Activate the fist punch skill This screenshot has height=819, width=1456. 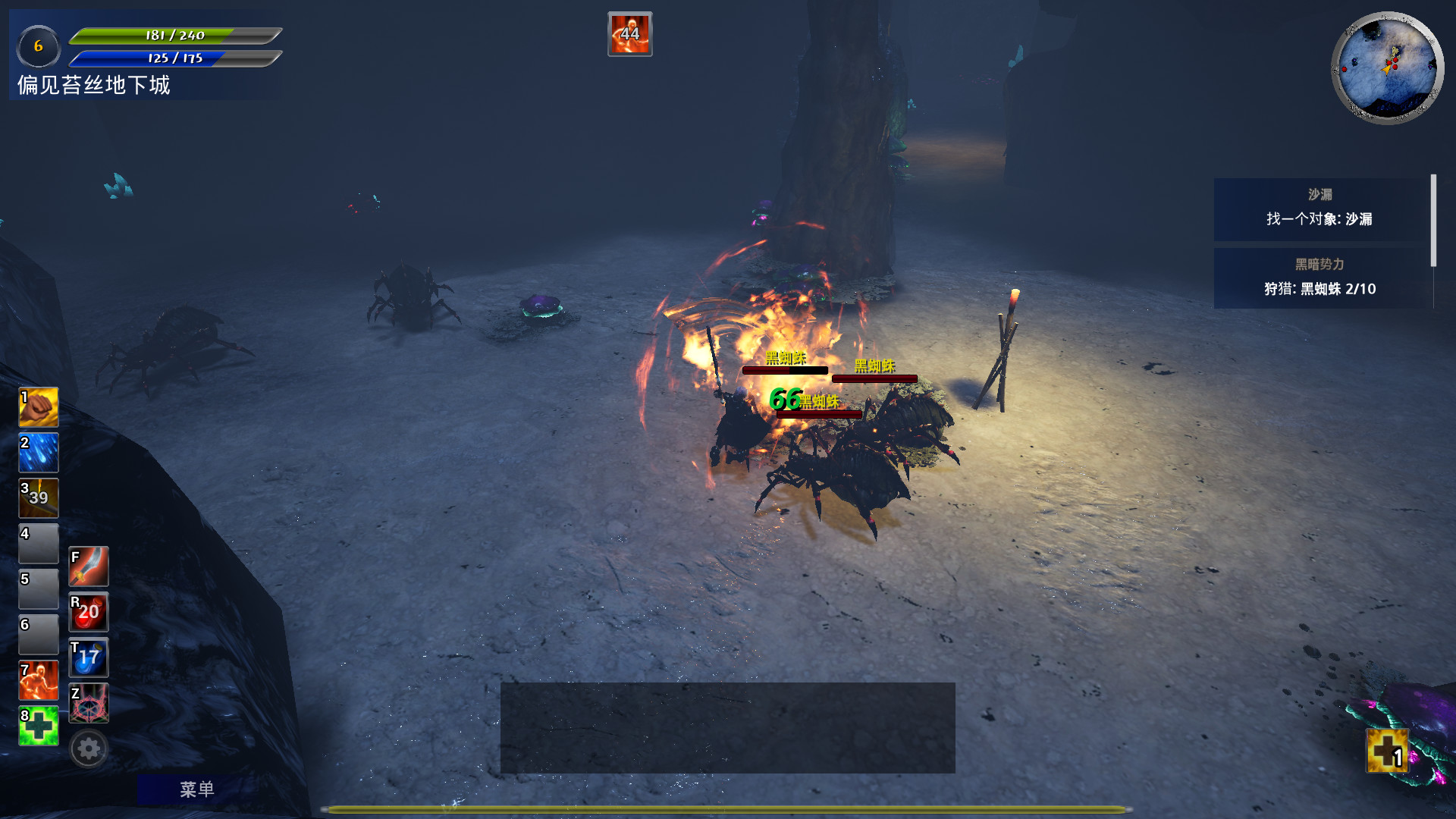pyautogui.click(x=38, y=407)
